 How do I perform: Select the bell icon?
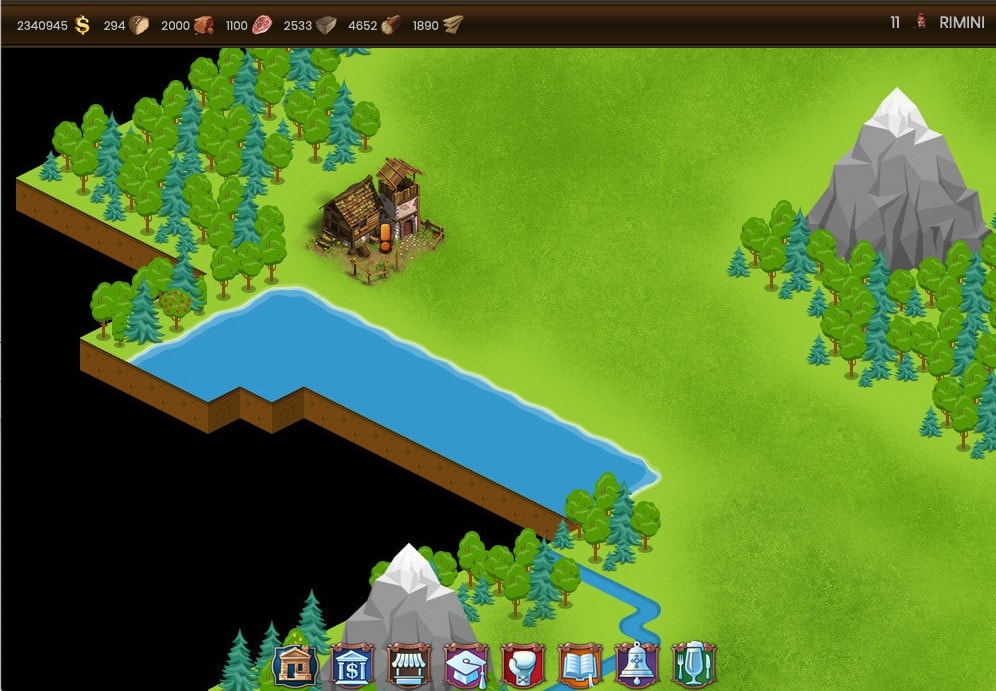[x=636, y=664]
